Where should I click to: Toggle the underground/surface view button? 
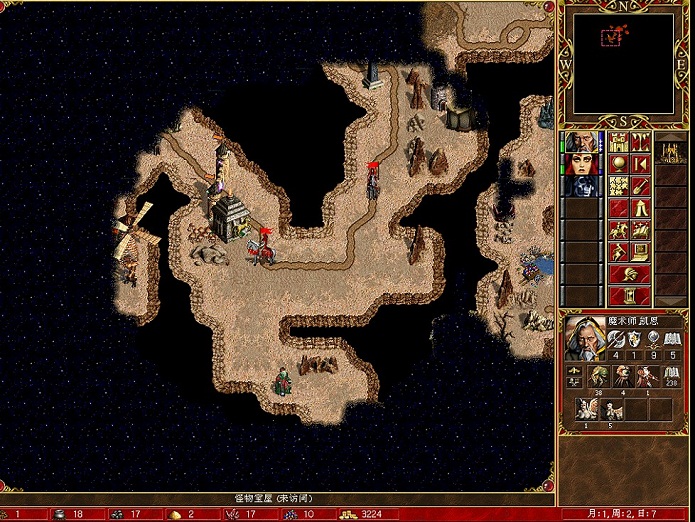640,142
